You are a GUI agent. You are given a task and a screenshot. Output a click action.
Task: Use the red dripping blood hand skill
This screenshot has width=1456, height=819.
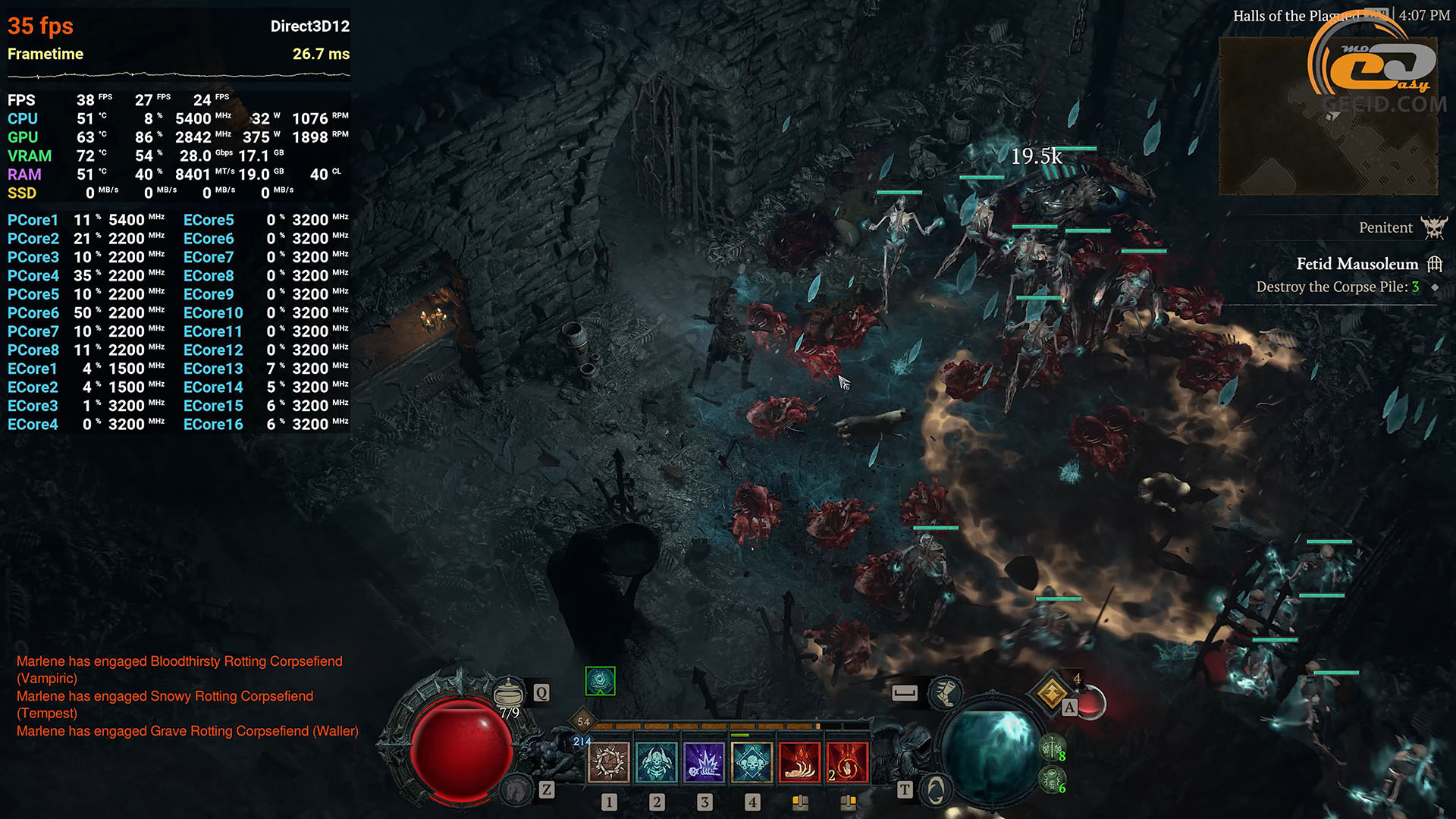[x=799, y=761]
